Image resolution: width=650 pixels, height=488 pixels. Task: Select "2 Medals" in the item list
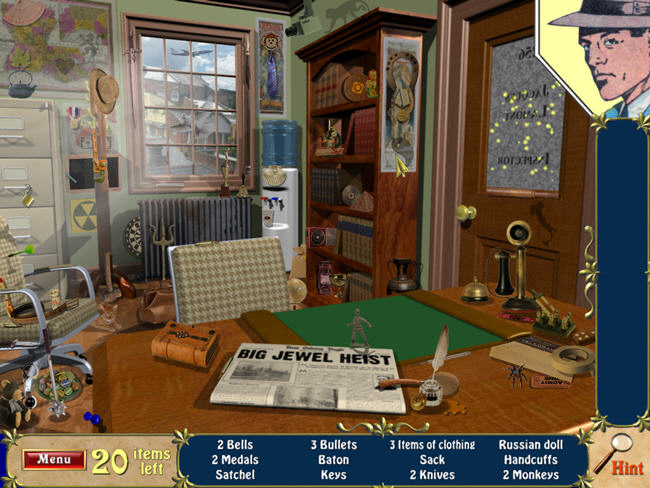pyautogui.click(x=234, y=460)
